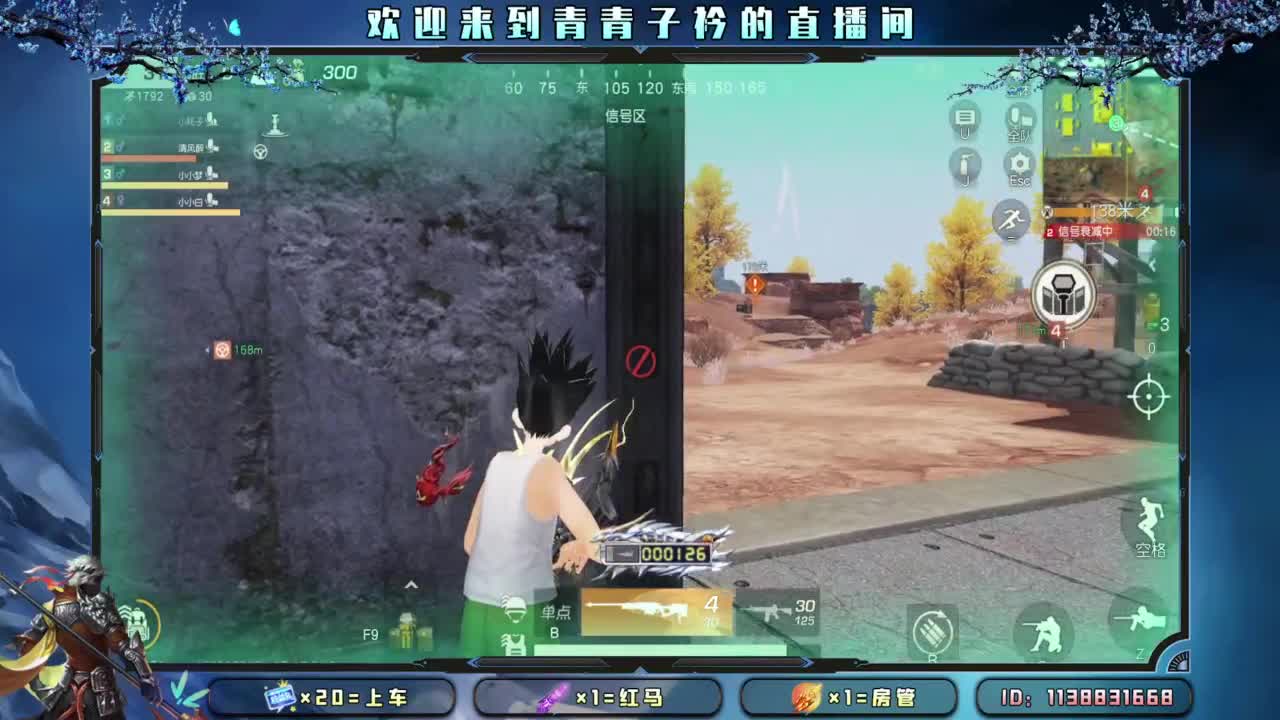Toggle 单点 single-fire mode
This screenshot has width=1280, height=720.
click(555, 612)
